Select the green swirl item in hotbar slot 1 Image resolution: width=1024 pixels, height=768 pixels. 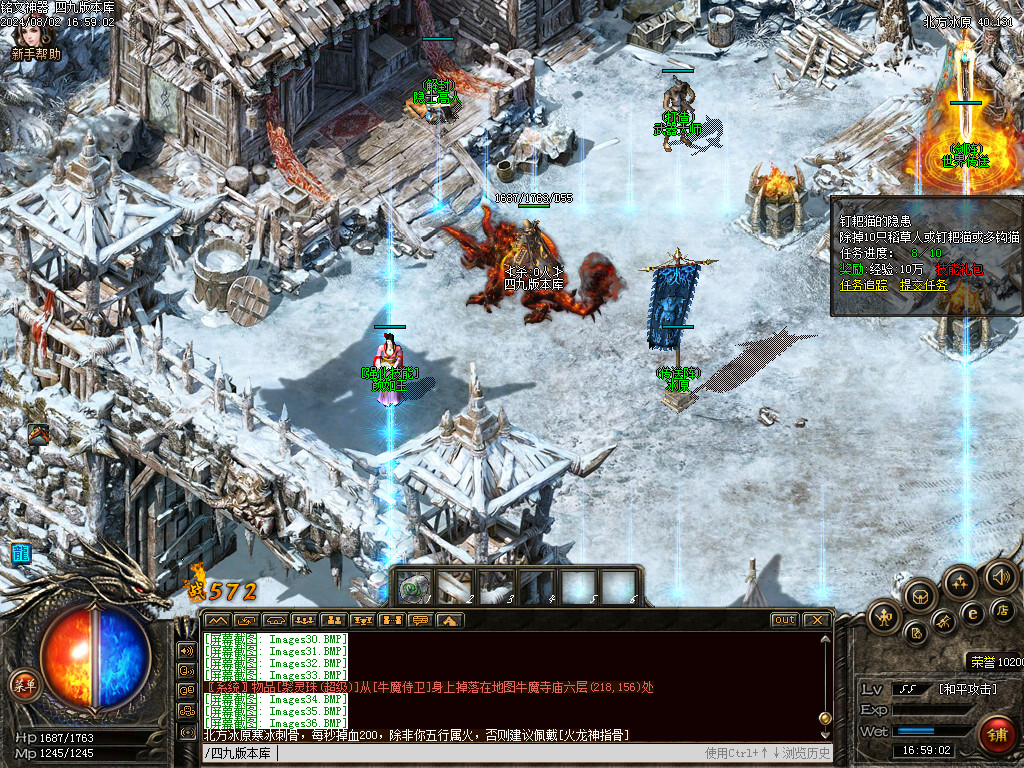(x=413, y=587)
